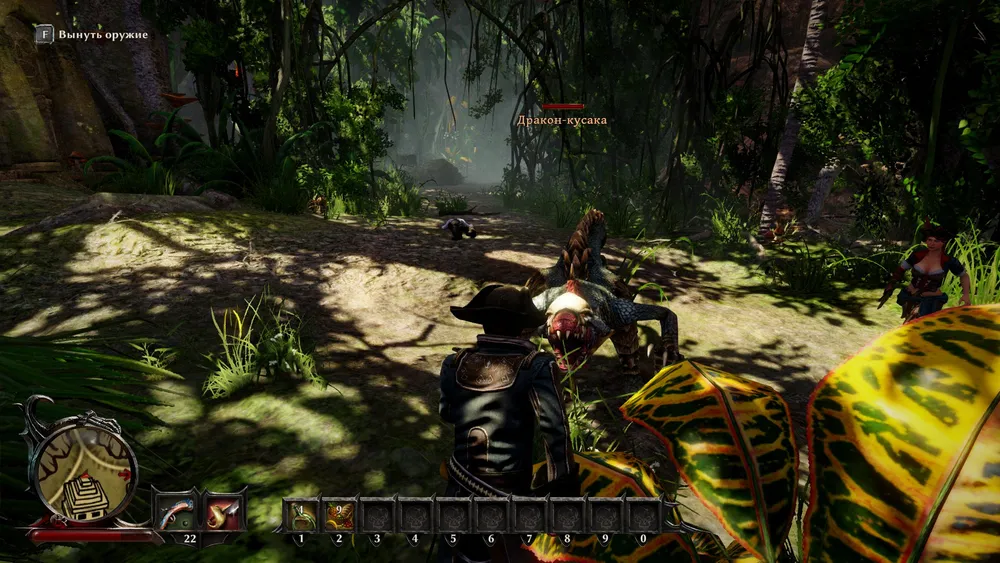Use the item in hotbar slot 1
The height and width of the screenshot is (563, 1000).
click(x=301, y=515)
